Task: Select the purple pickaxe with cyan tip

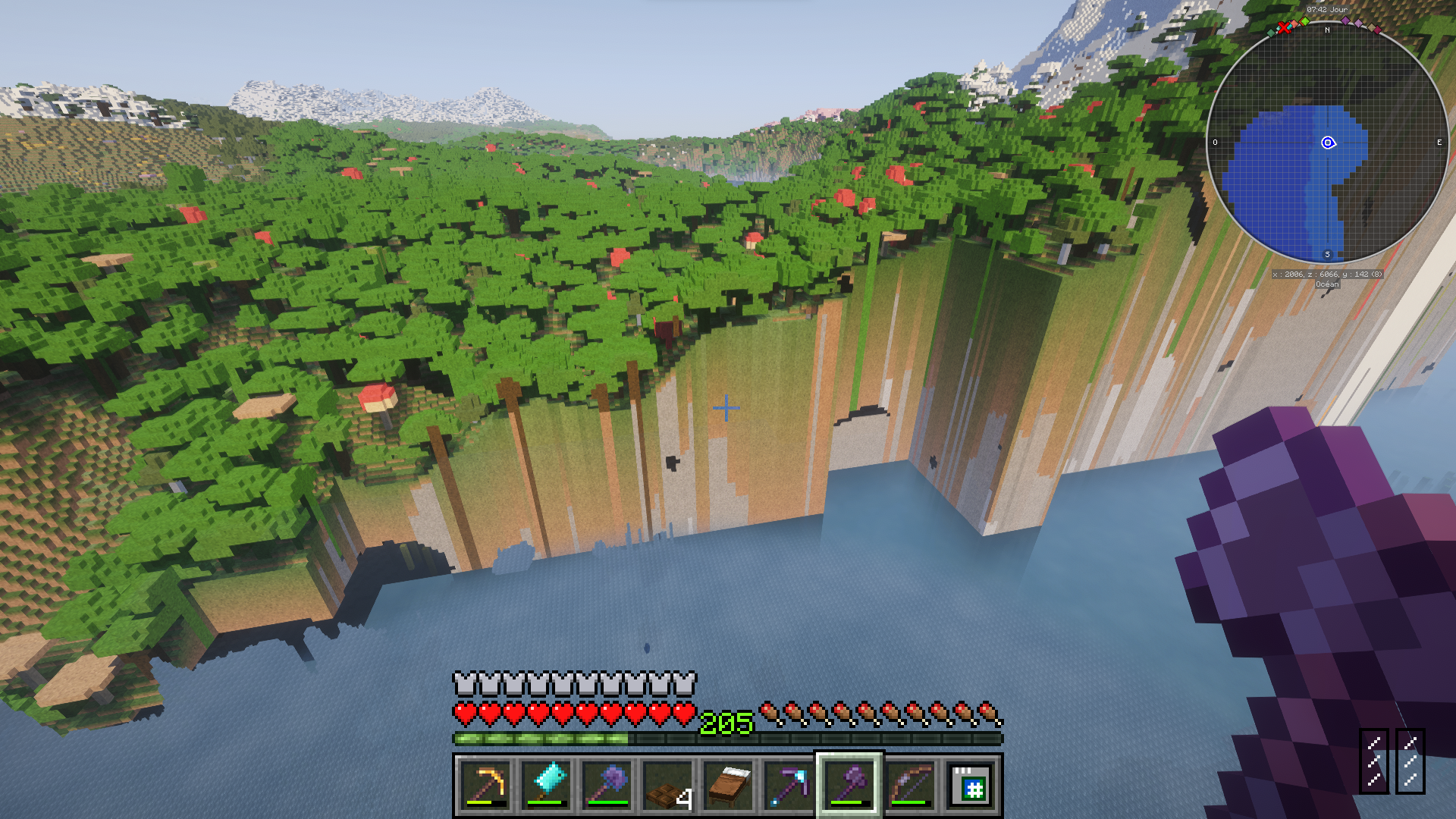Action: [x=789, y=786]
